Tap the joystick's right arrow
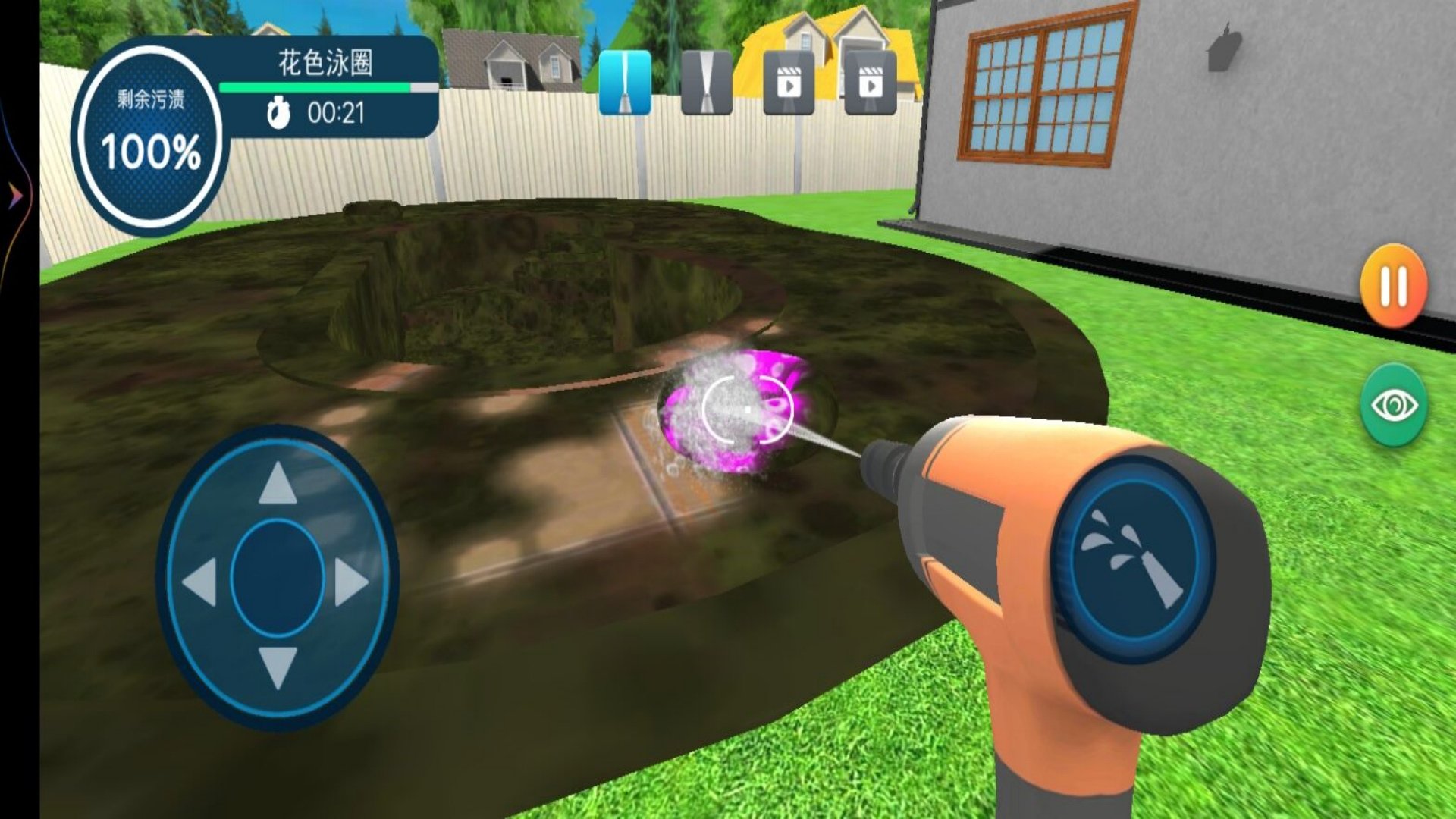 coord(350,582)
